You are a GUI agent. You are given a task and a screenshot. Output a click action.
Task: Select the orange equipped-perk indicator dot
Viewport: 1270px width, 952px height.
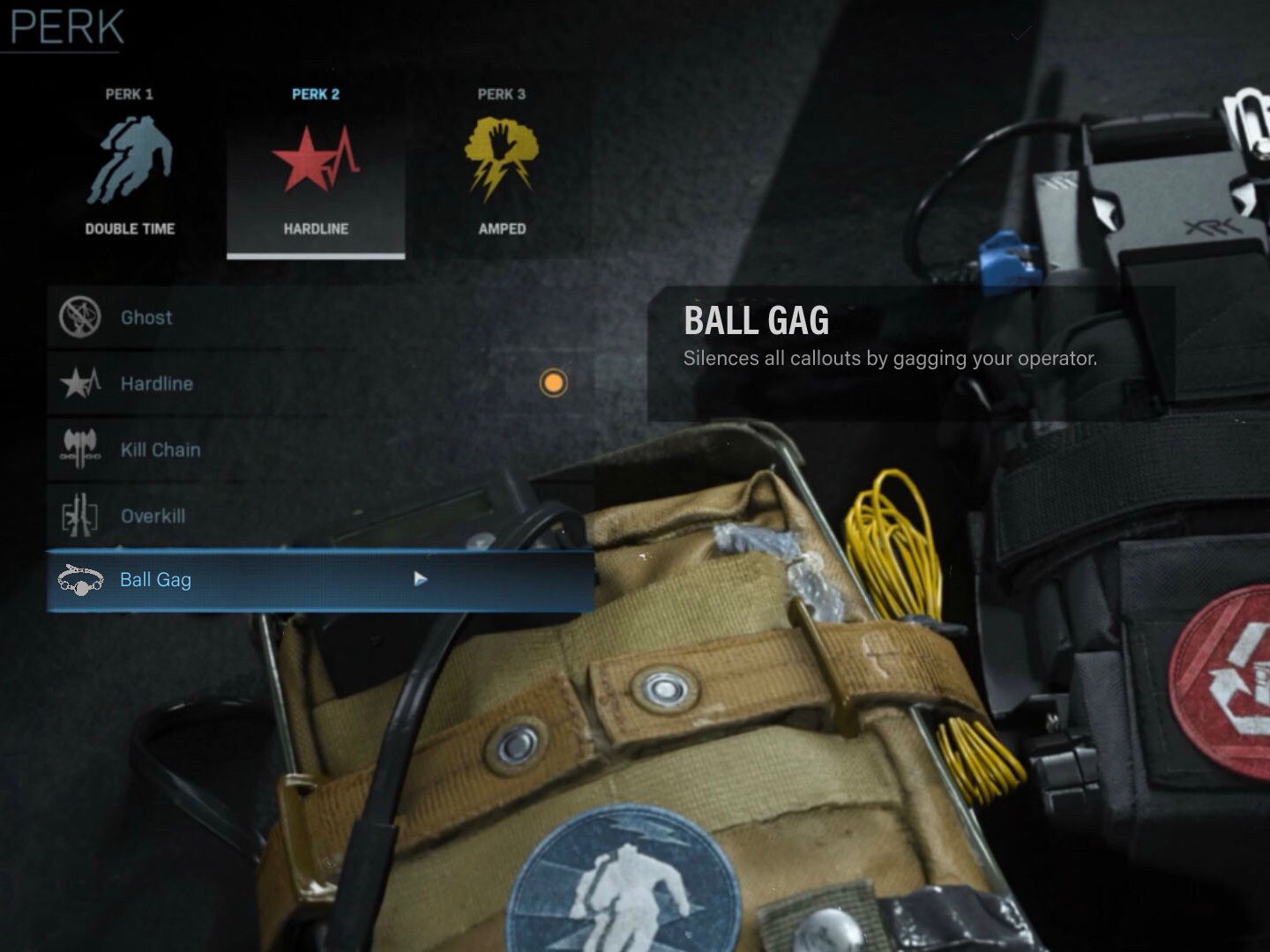(553, 384)
